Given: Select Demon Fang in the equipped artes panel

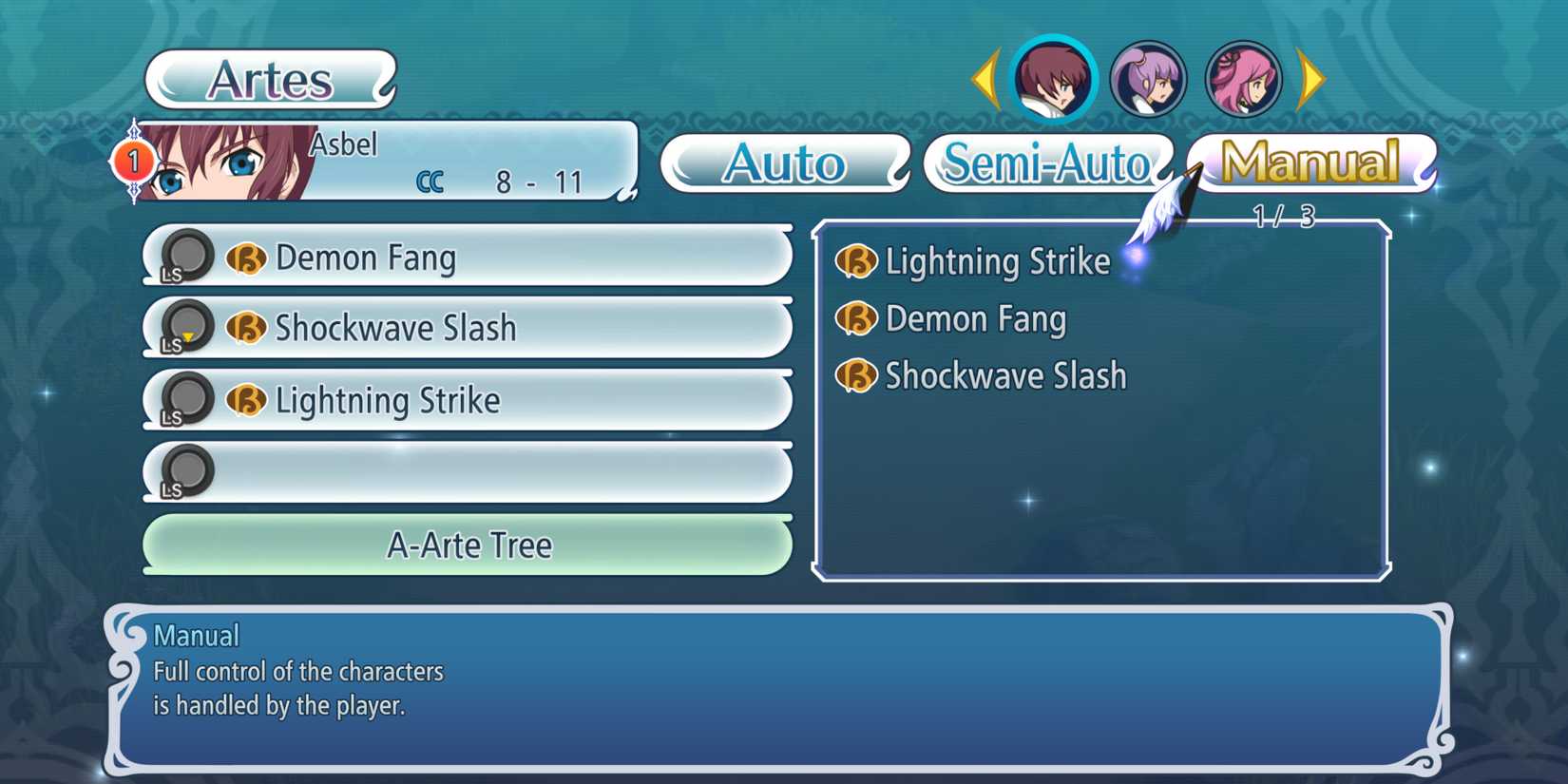Looking at the screenshot, I should point(975,319).
